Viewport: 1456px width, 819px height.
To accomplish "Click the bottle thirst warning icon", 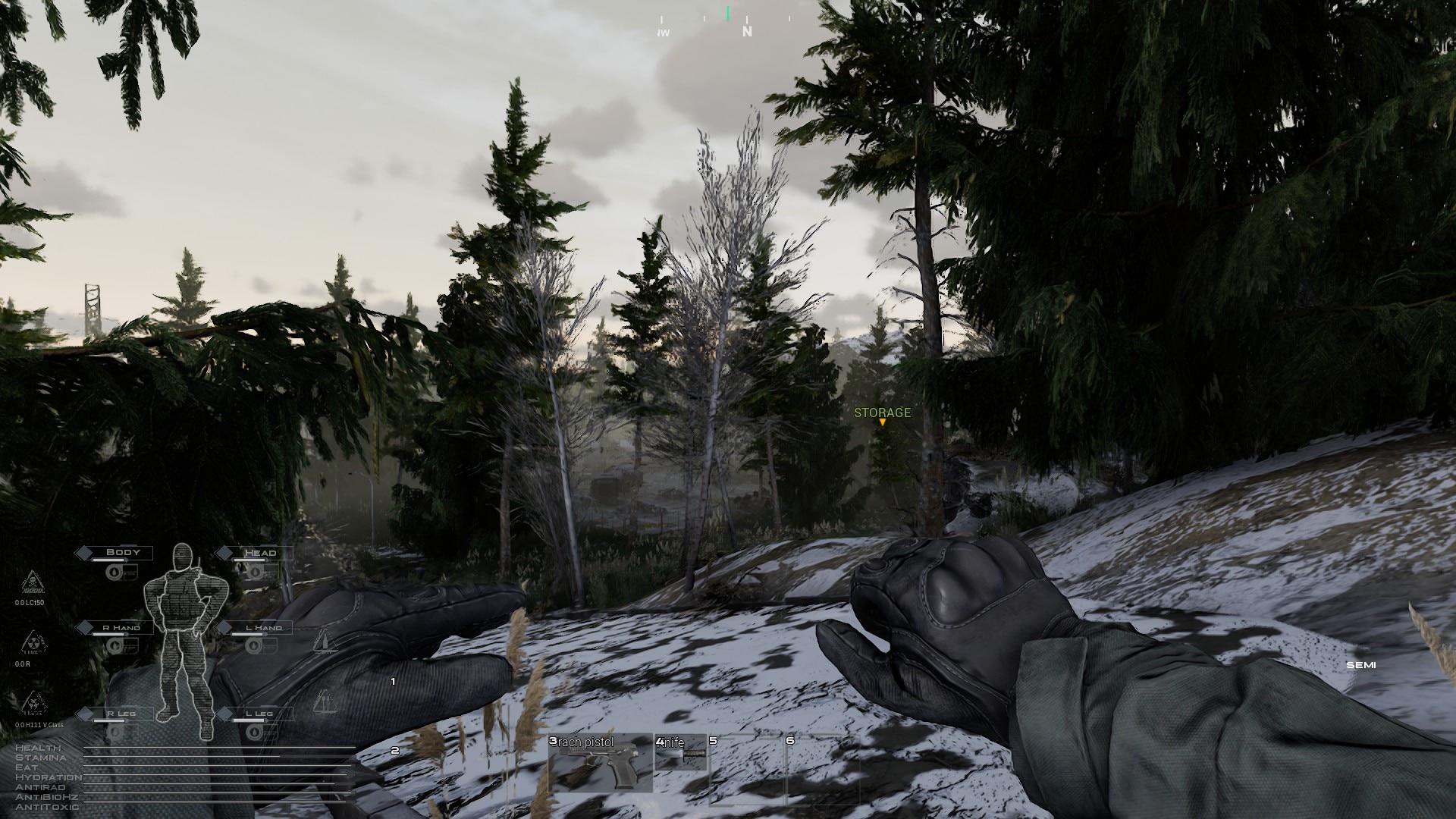I will (324, 641).
